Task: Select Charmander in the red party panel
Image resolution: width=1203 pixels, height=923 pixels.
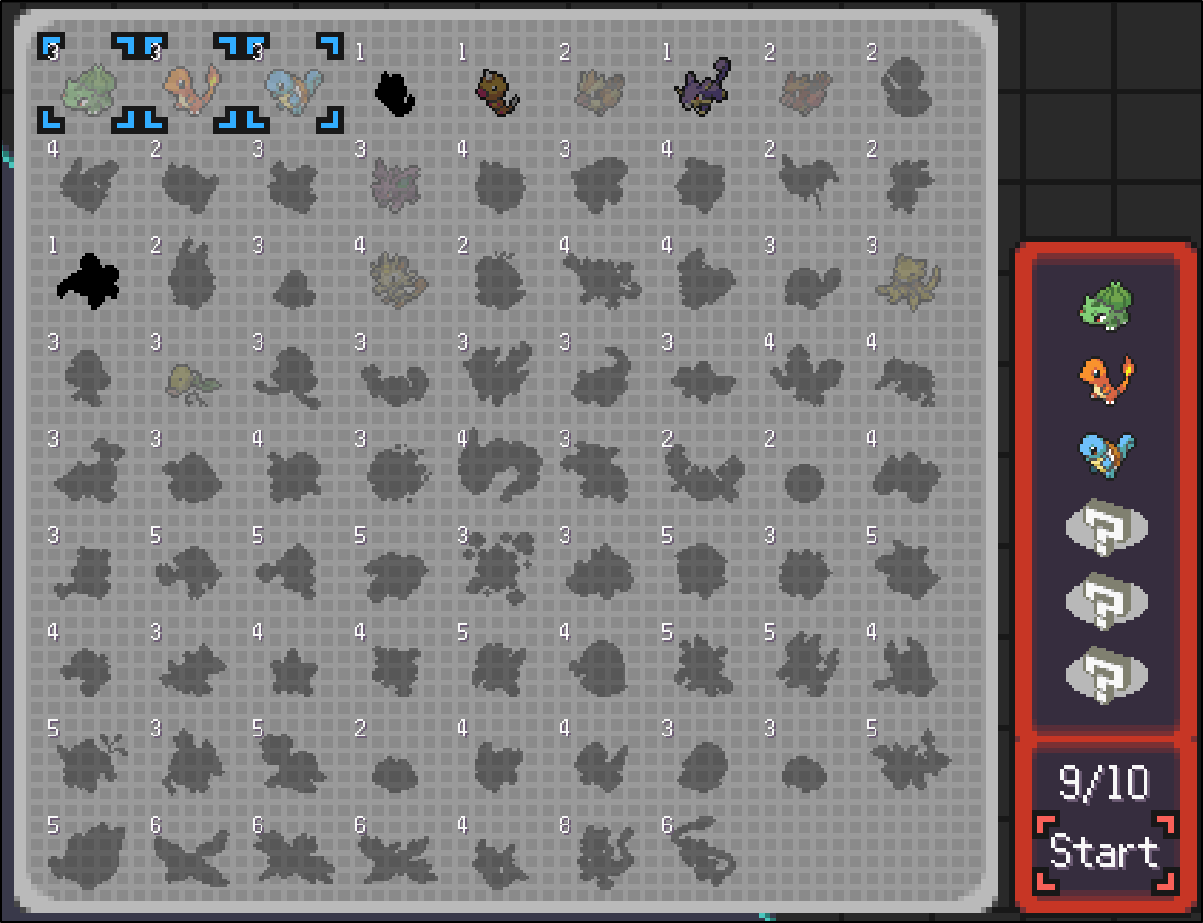Action: pyautogui.click(x=1104, y=378)
